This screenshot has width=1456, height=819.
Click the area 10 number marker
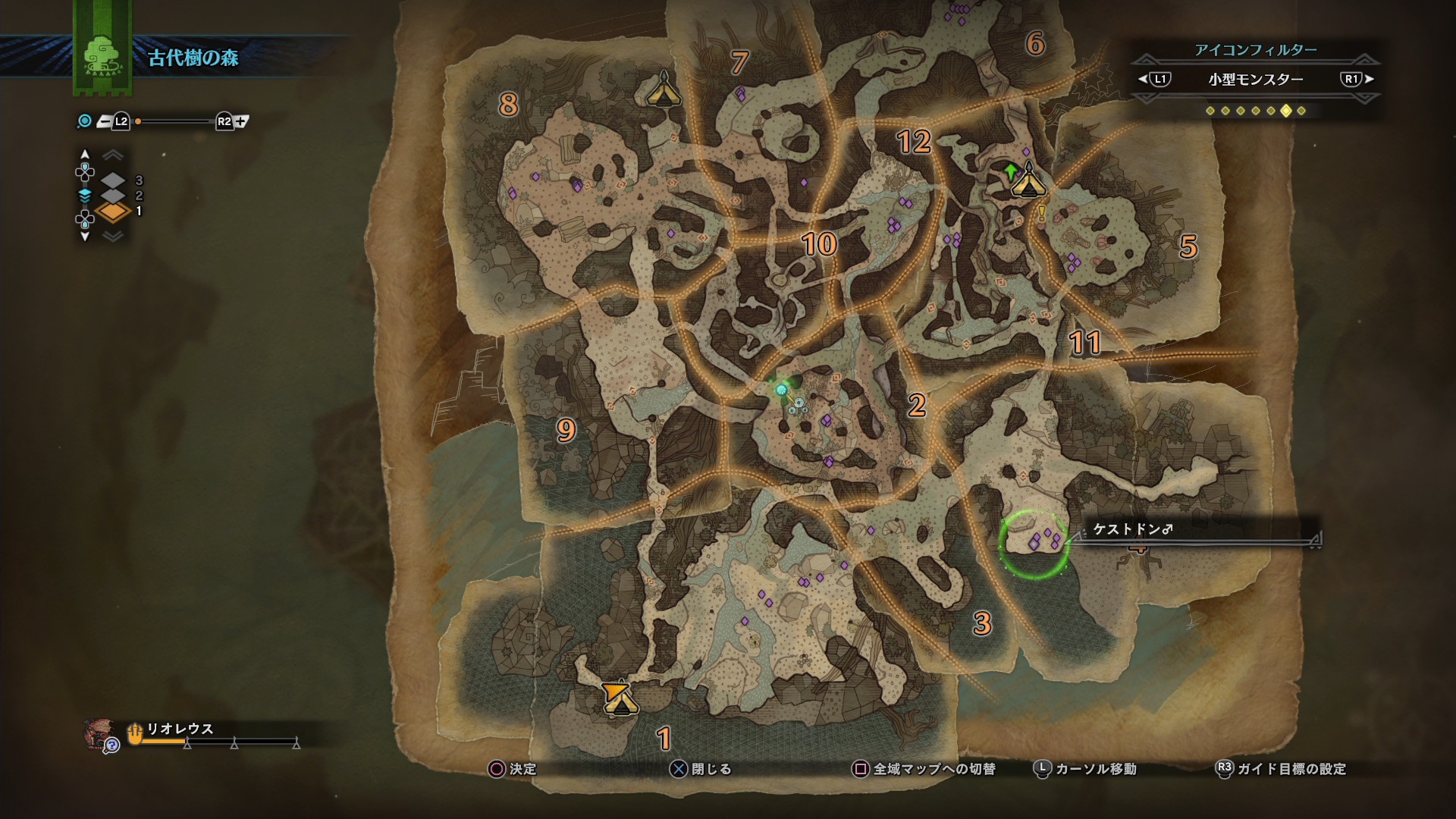[x=819, y=244]
